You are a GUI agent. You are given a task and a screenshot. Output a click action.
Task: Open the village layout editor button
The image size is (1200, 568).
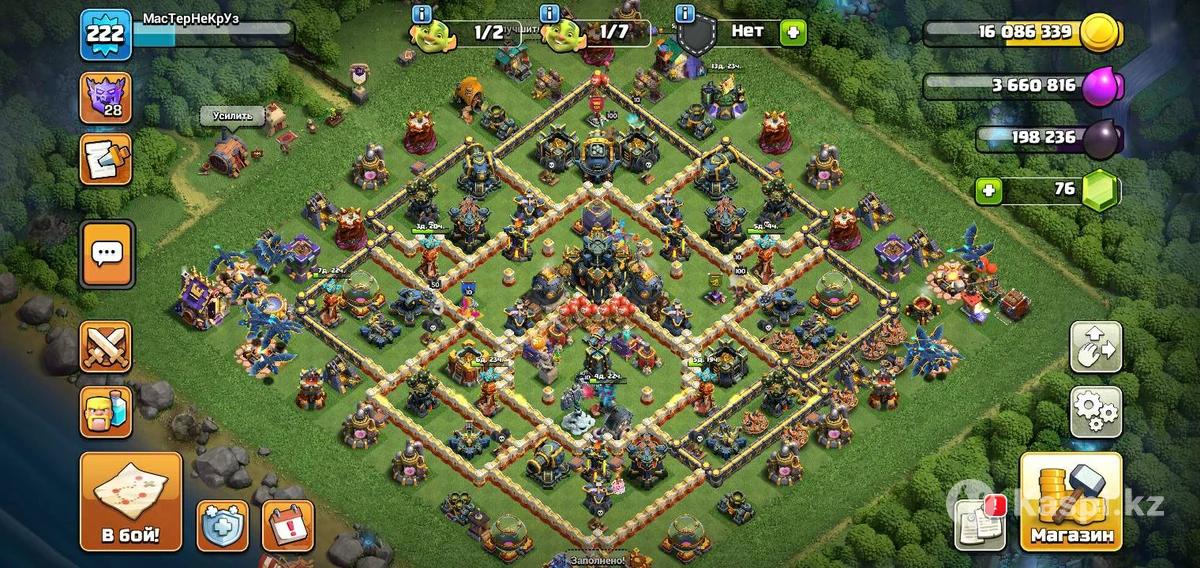pos(1096,347)
